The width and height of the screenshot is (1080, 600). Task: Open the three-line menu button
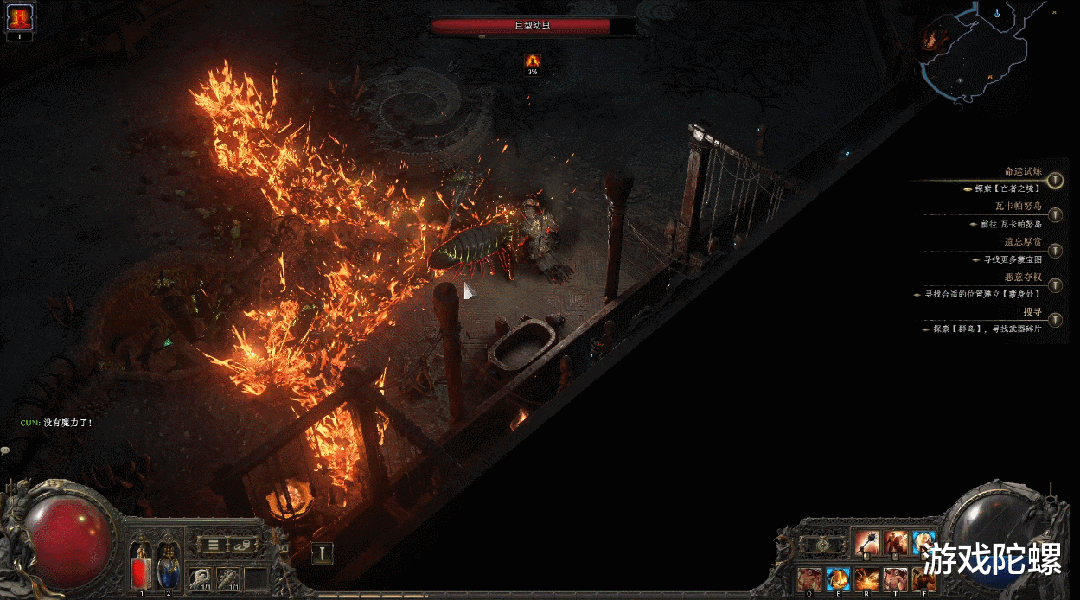(x=213, y=545)
